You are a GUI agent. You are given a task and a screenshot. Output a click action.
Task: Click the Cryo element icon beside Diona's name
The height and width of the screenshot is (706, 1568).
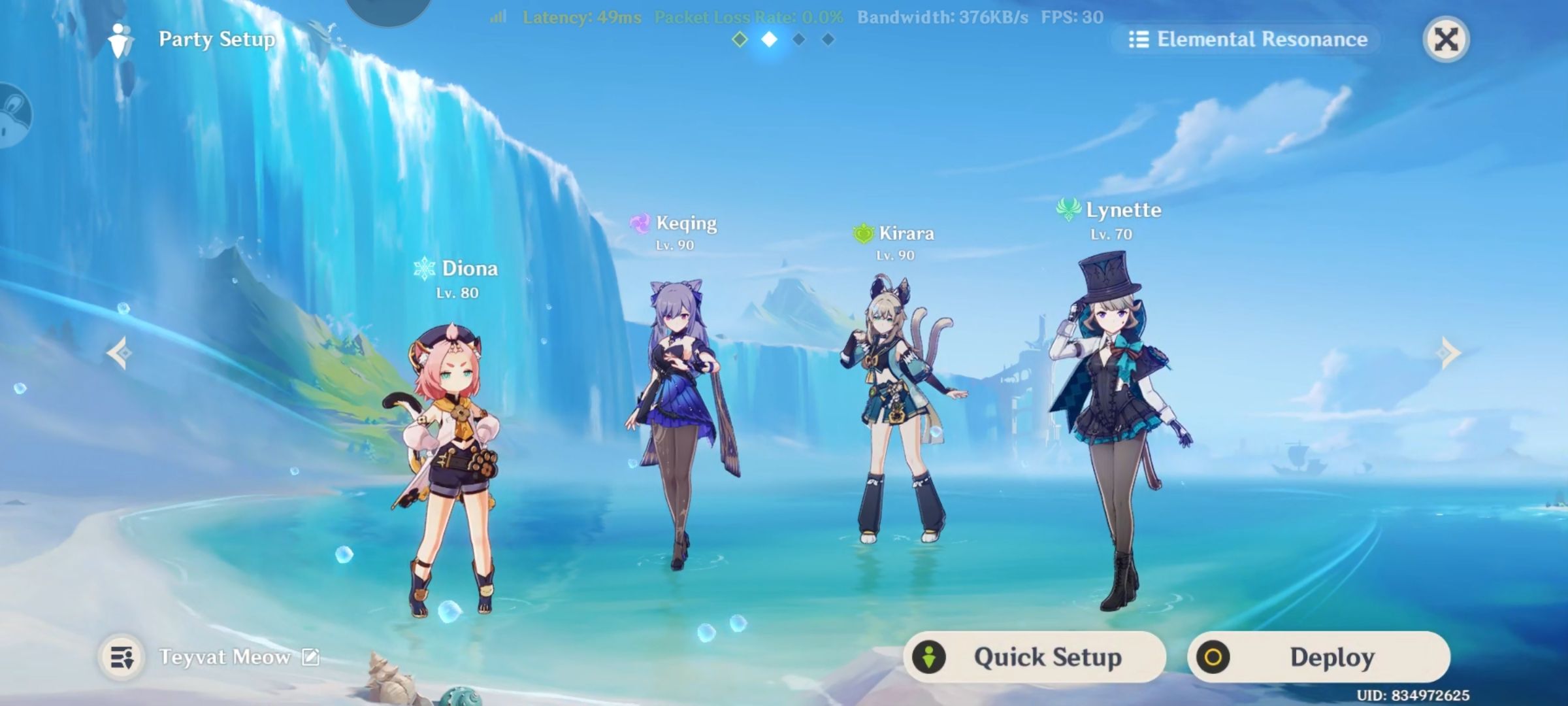pyautogui.click(x=425, y=268)
